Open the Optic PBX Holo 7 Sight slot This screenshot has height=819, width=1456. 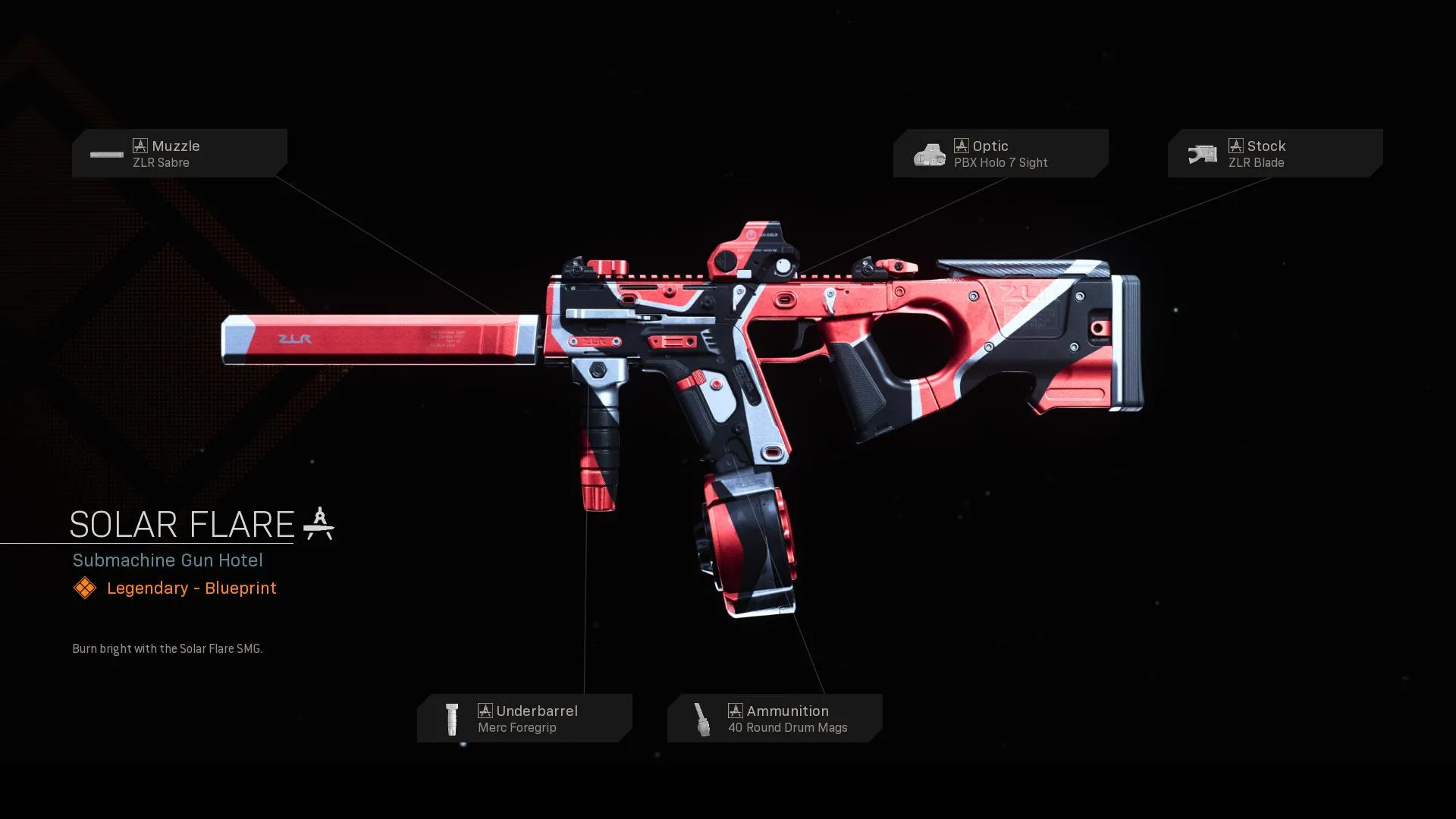coord(1000,153)
